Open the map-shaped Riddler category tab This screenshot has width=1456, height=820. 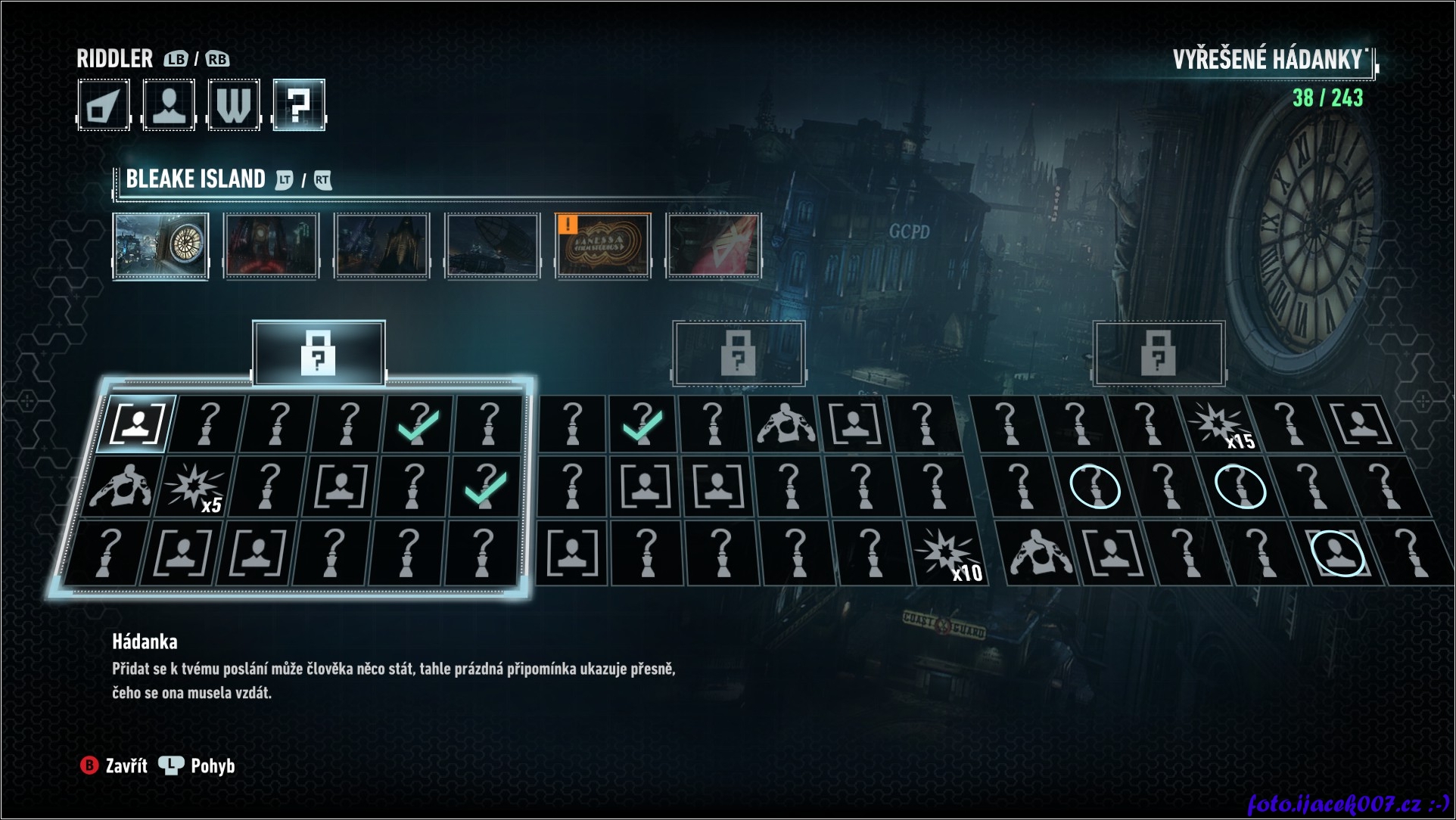click(104, 105)
